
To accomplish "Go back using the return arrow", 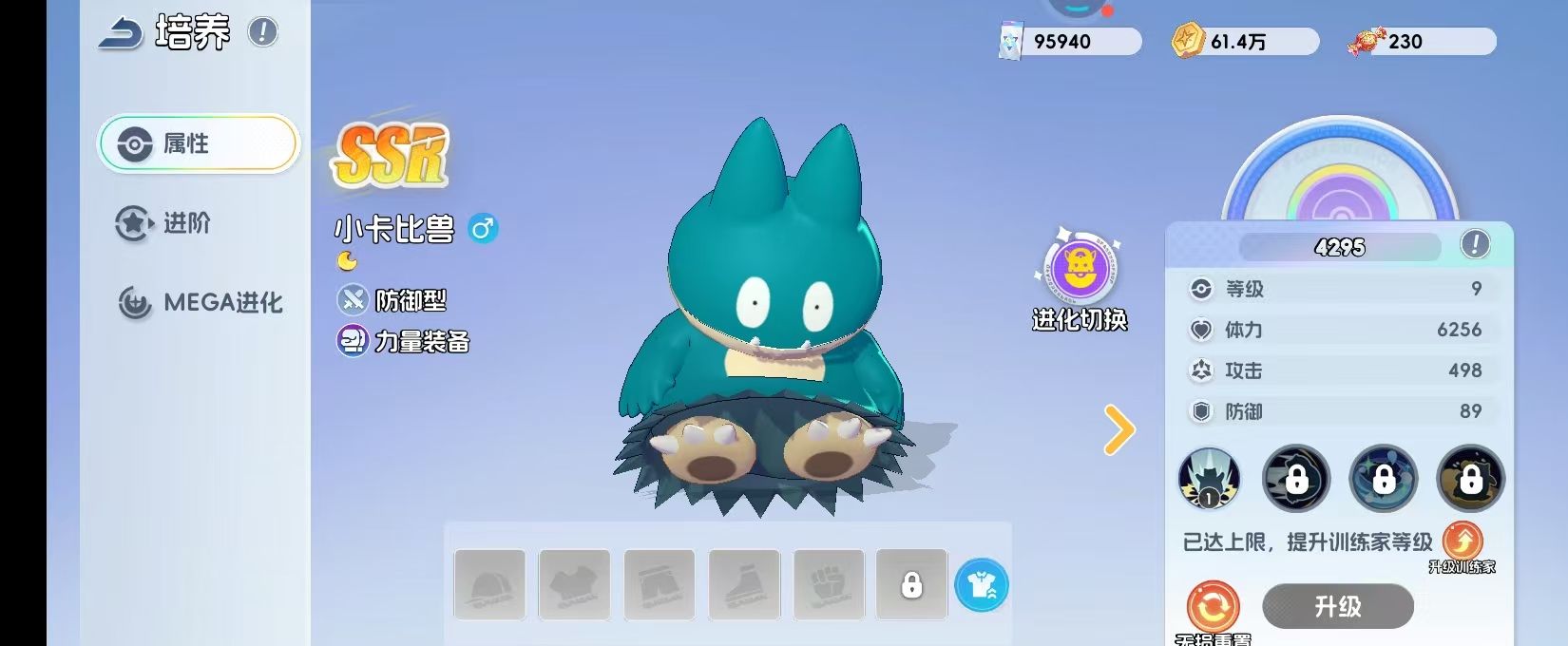I will (121, 33).
